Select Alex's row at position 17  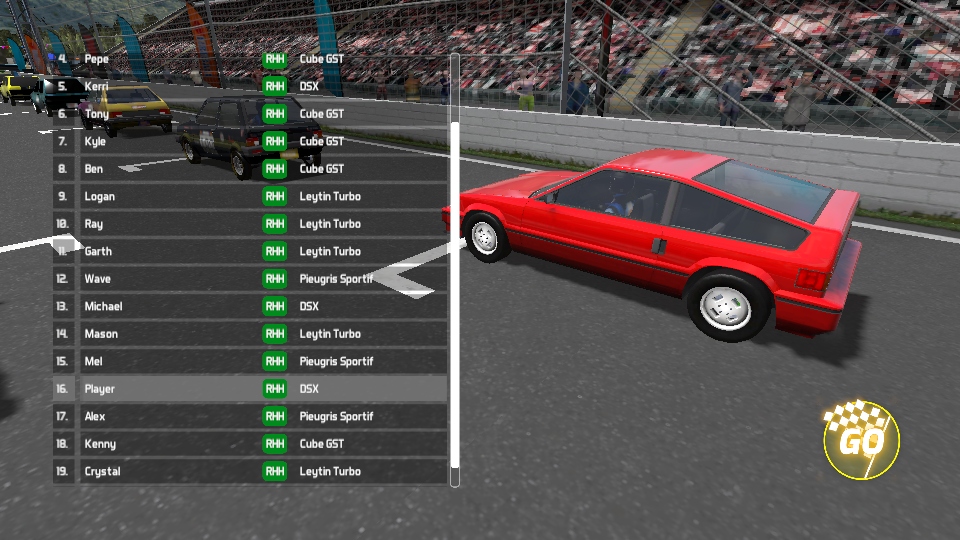(x=250, y=416)
